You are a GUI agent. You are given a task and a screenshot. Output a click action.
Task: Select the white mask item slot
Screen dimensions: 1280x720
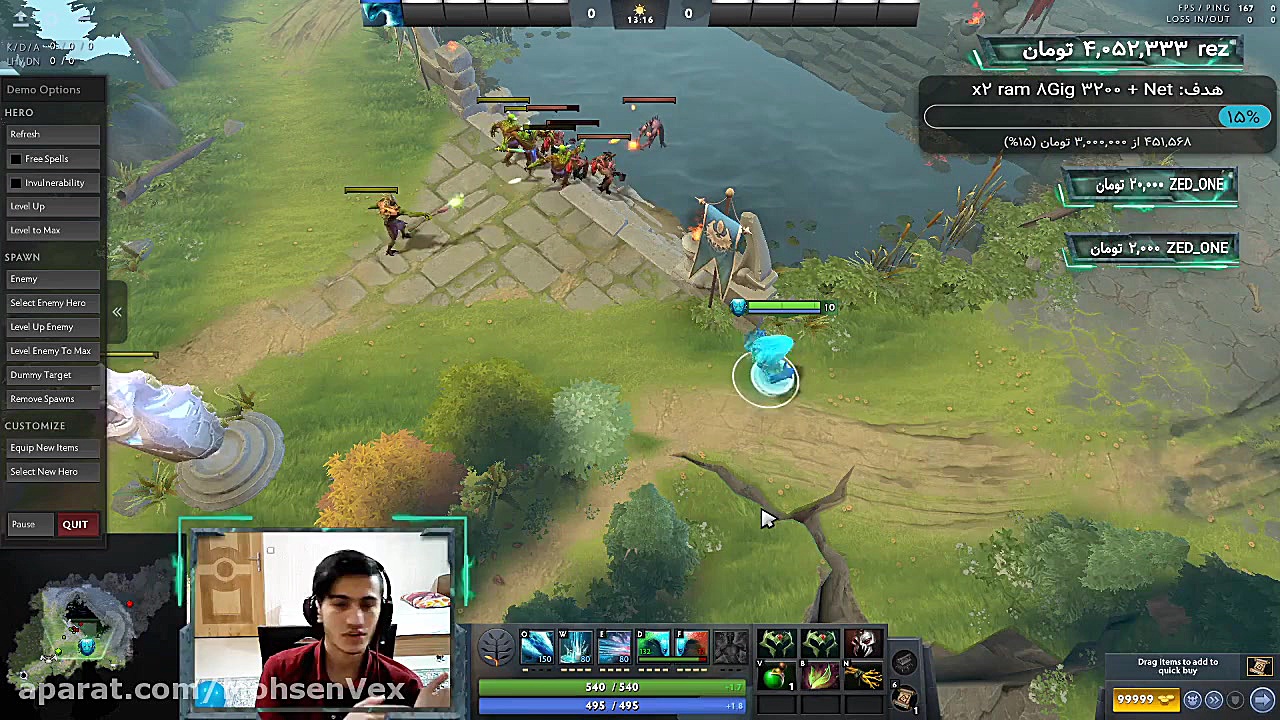click(x=864, y=642)
